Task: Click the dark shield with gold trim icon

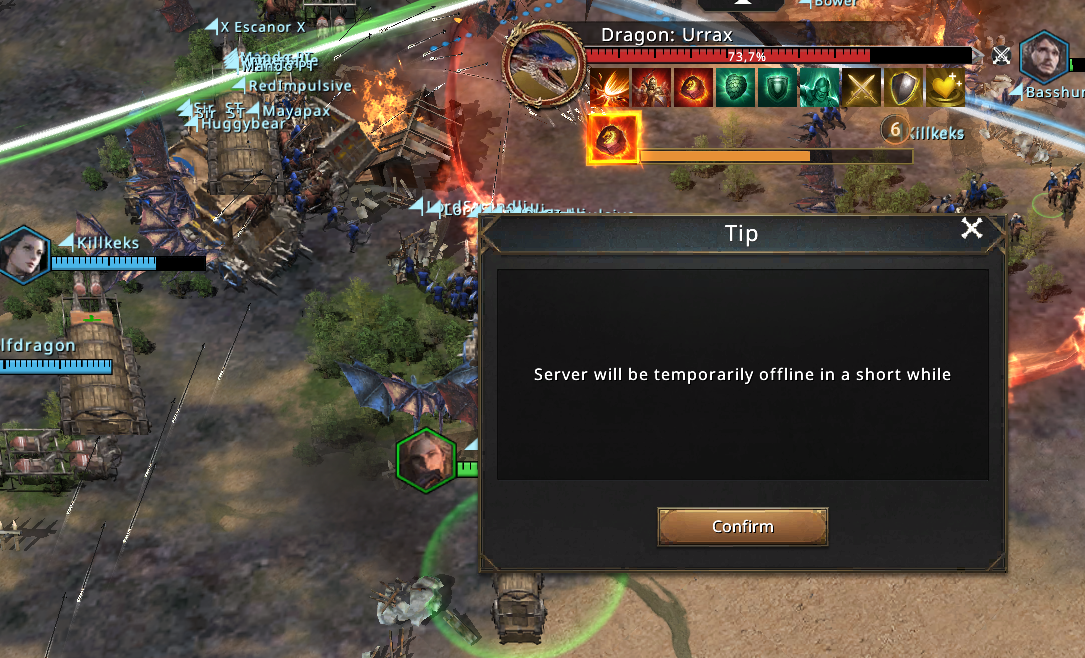Action: coord(903,87)
